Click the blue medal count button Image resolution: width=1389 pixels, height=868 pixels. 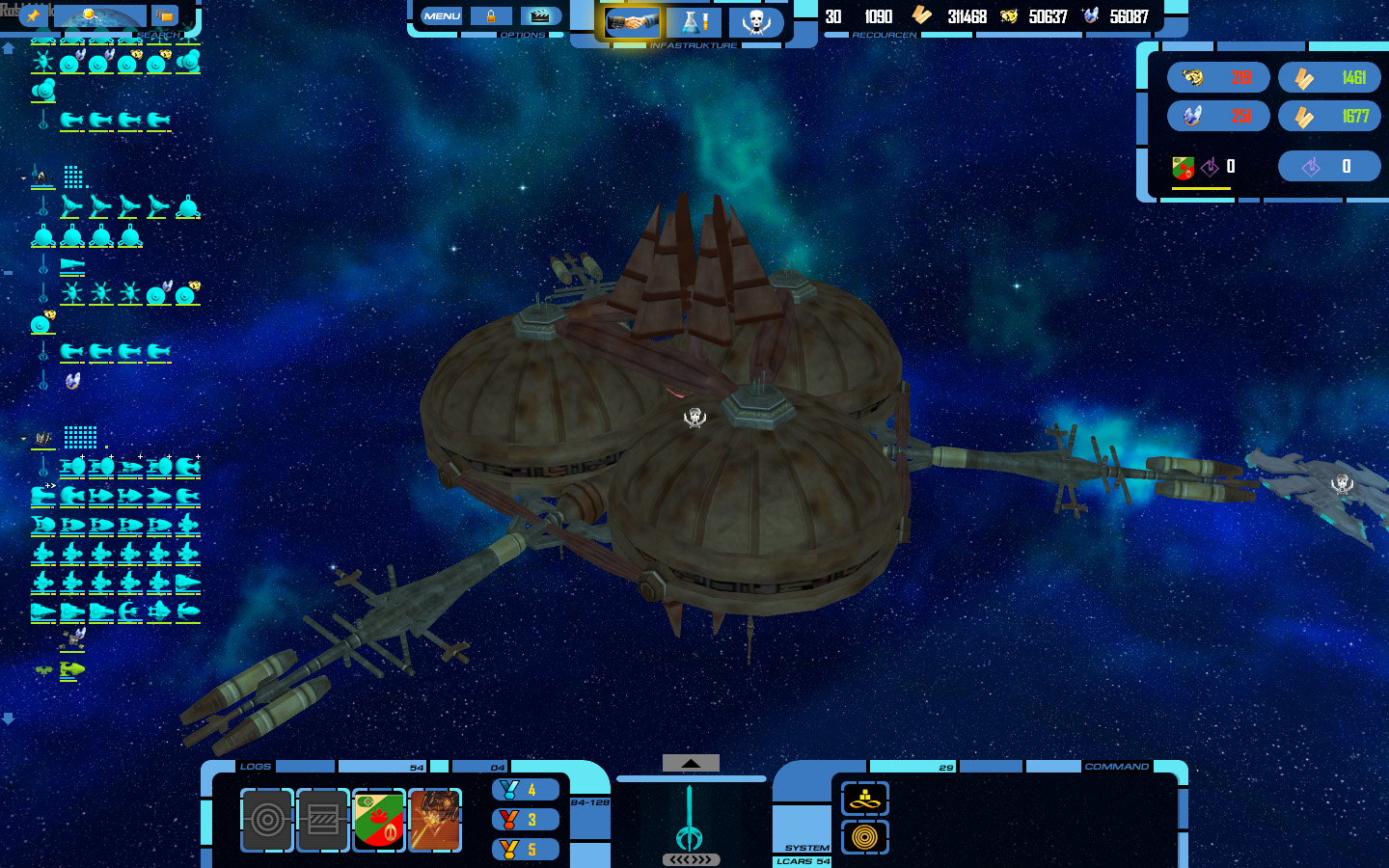tap(526, 790)
